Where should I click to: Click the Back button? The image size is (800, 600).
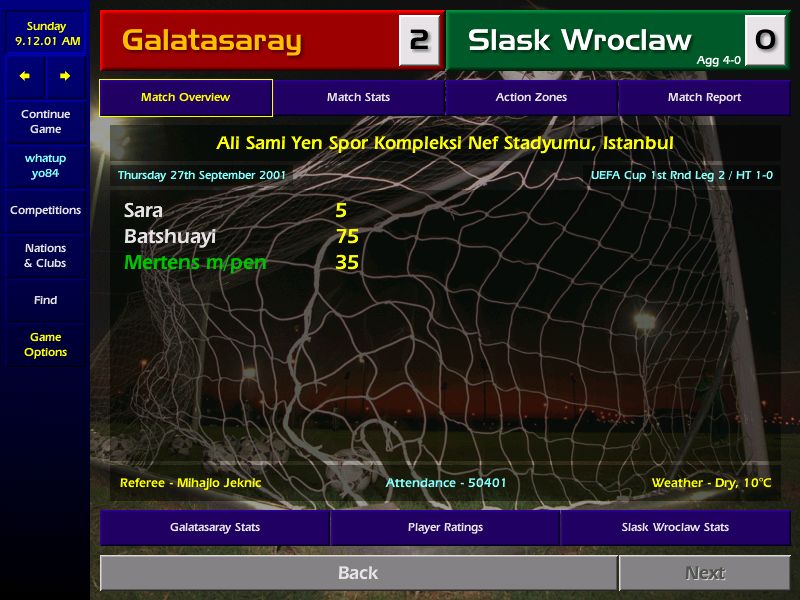click(x=358, y=573)
